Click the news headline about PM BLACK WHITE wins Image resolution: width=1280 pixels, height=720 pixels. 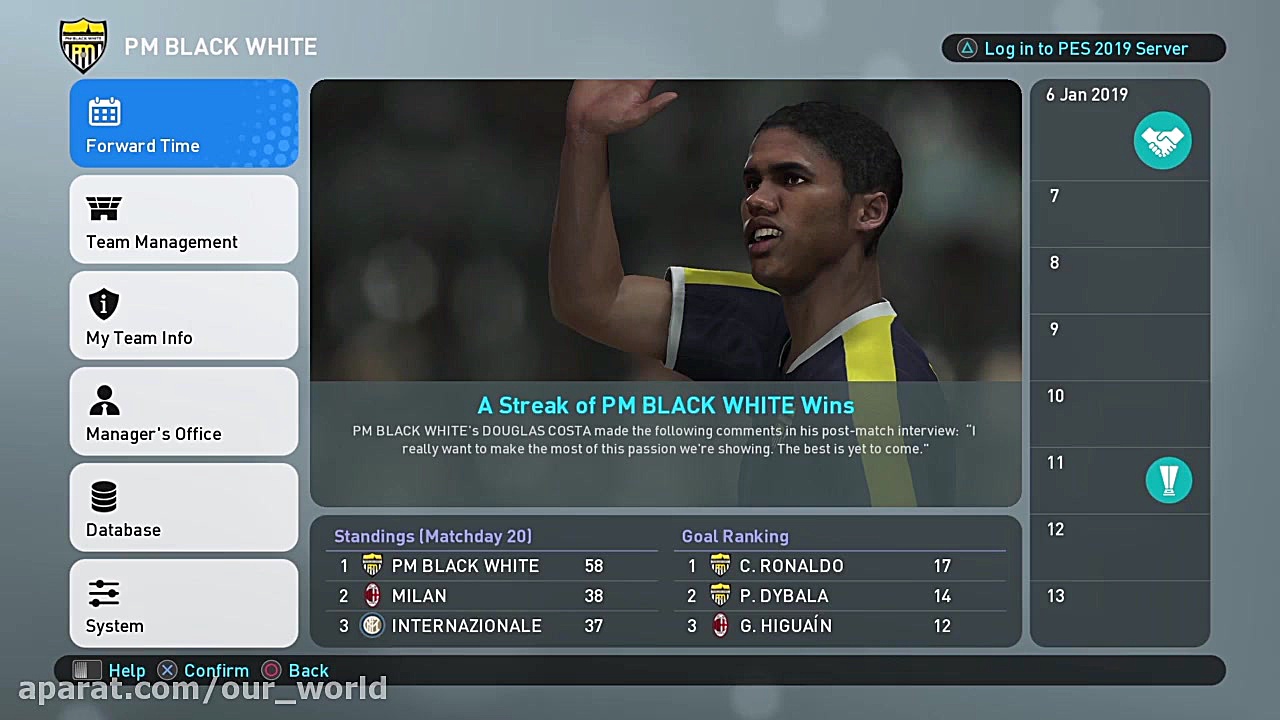(x=665, y=405)
